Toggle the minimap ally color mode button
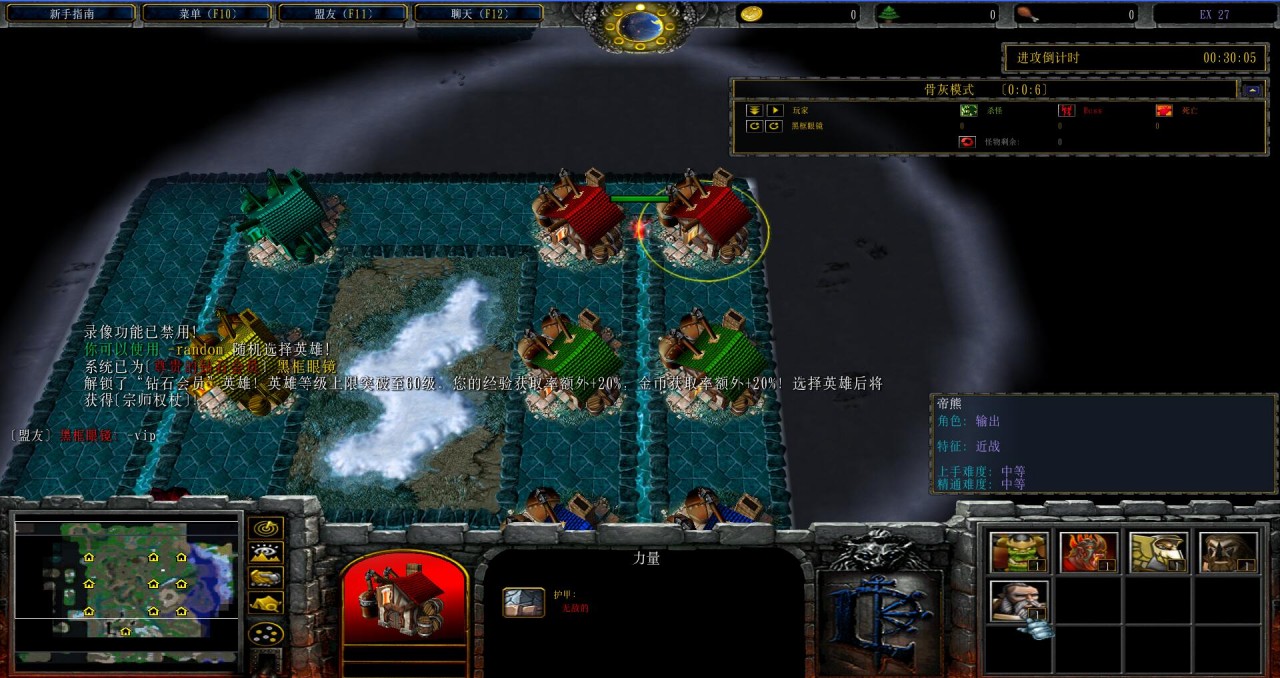This screenshot has width=1280, height=678. 265,577
